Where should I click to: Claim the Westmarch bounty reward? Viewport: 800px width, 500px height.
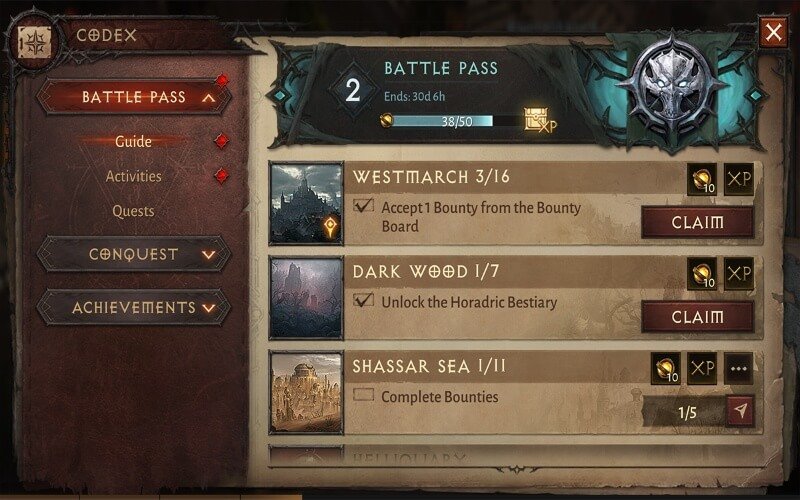click(697, 222)
